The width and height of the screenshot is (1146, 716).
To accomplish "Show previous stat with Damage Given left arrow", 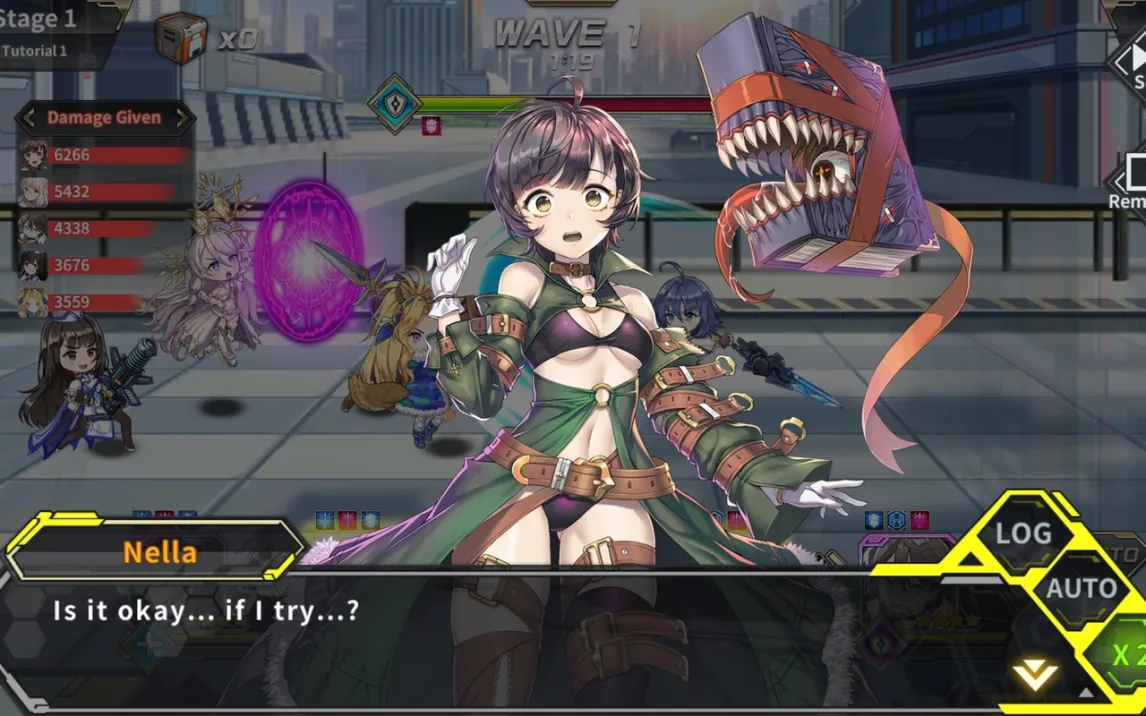I will [x=29, y=118].
